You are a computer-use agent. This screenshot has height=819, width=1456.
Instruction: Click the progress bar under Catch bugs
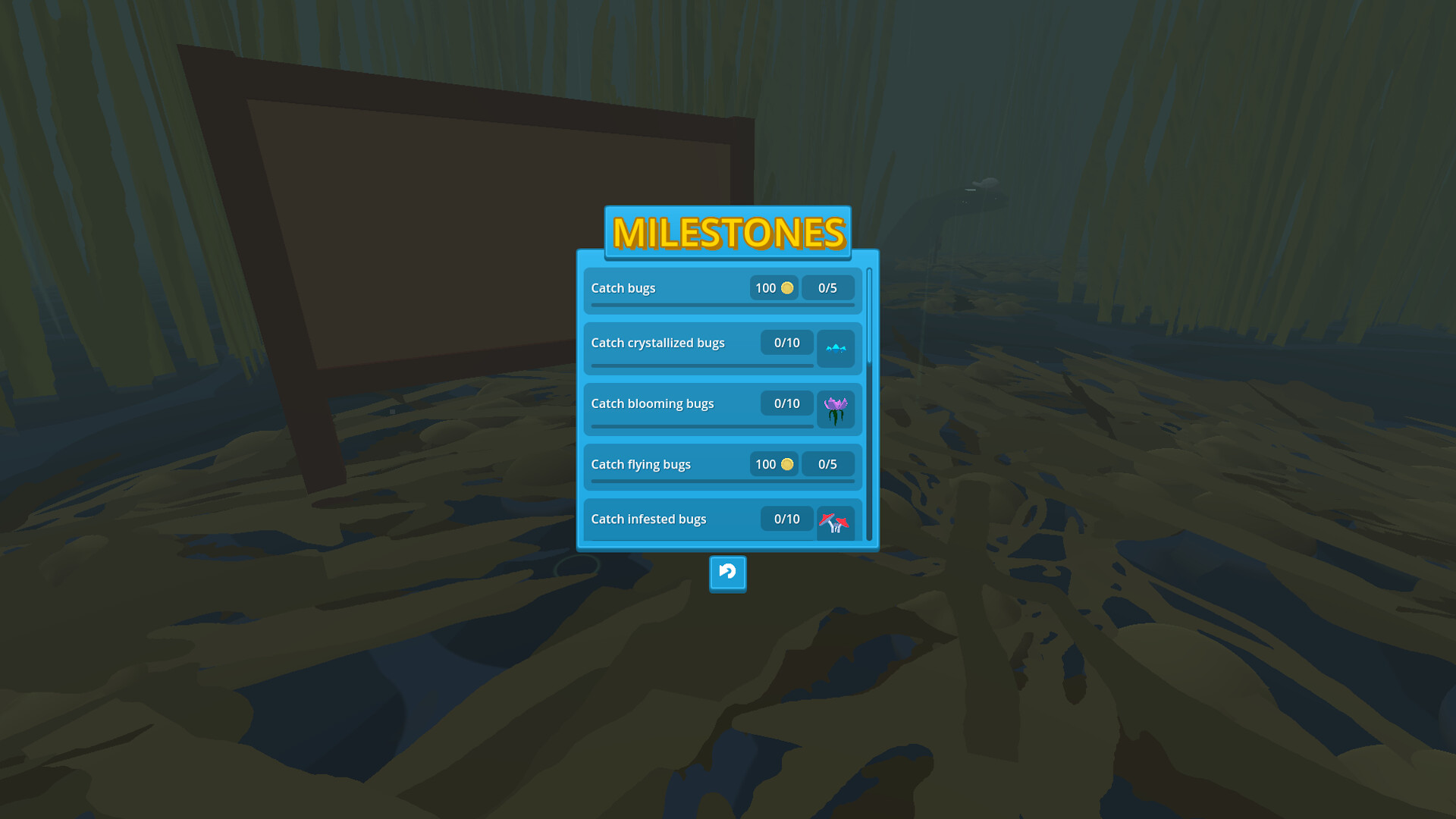(721, 306)
